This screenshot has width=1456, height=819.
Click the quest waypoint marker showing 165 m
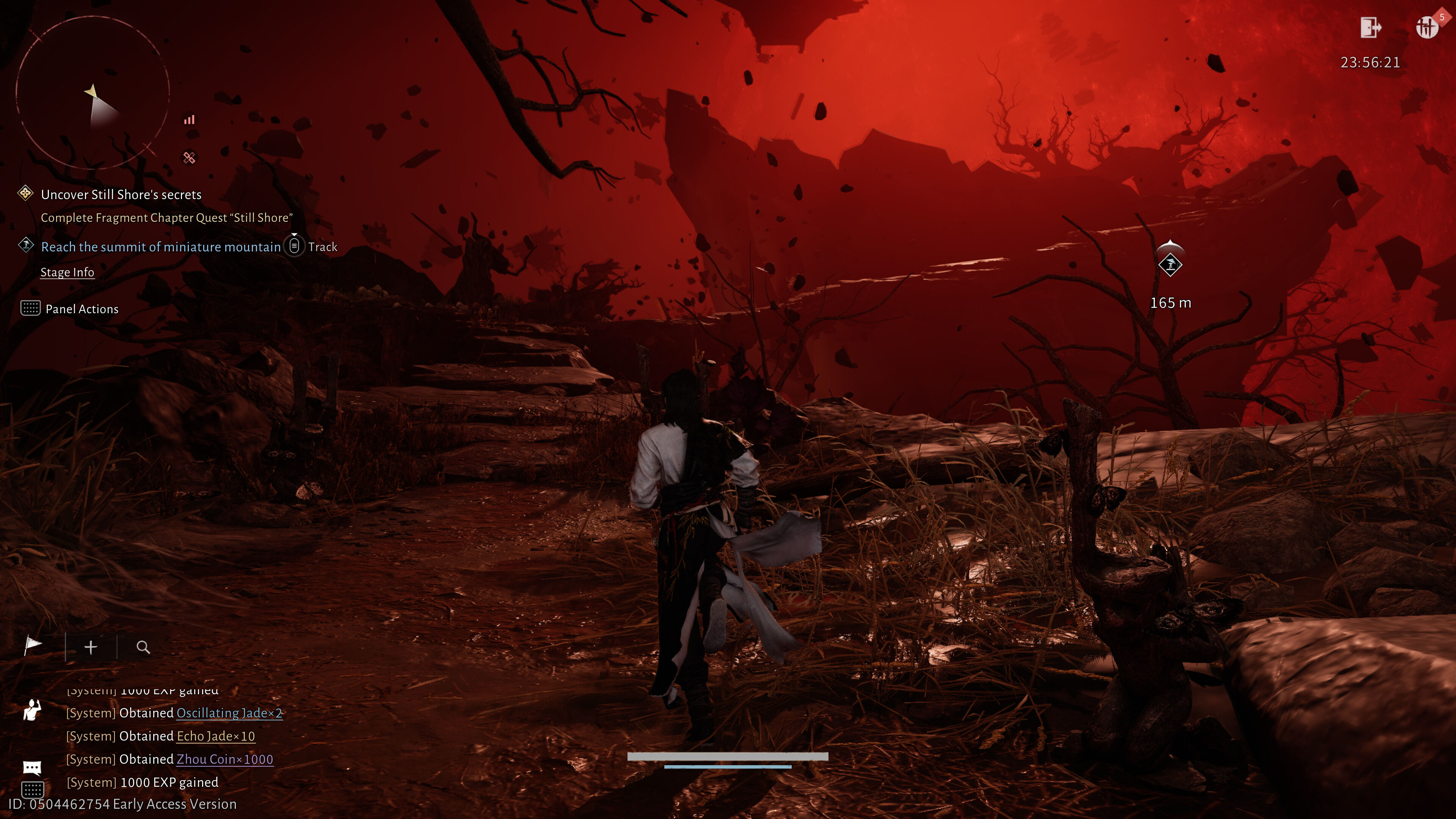[1169, 265]
